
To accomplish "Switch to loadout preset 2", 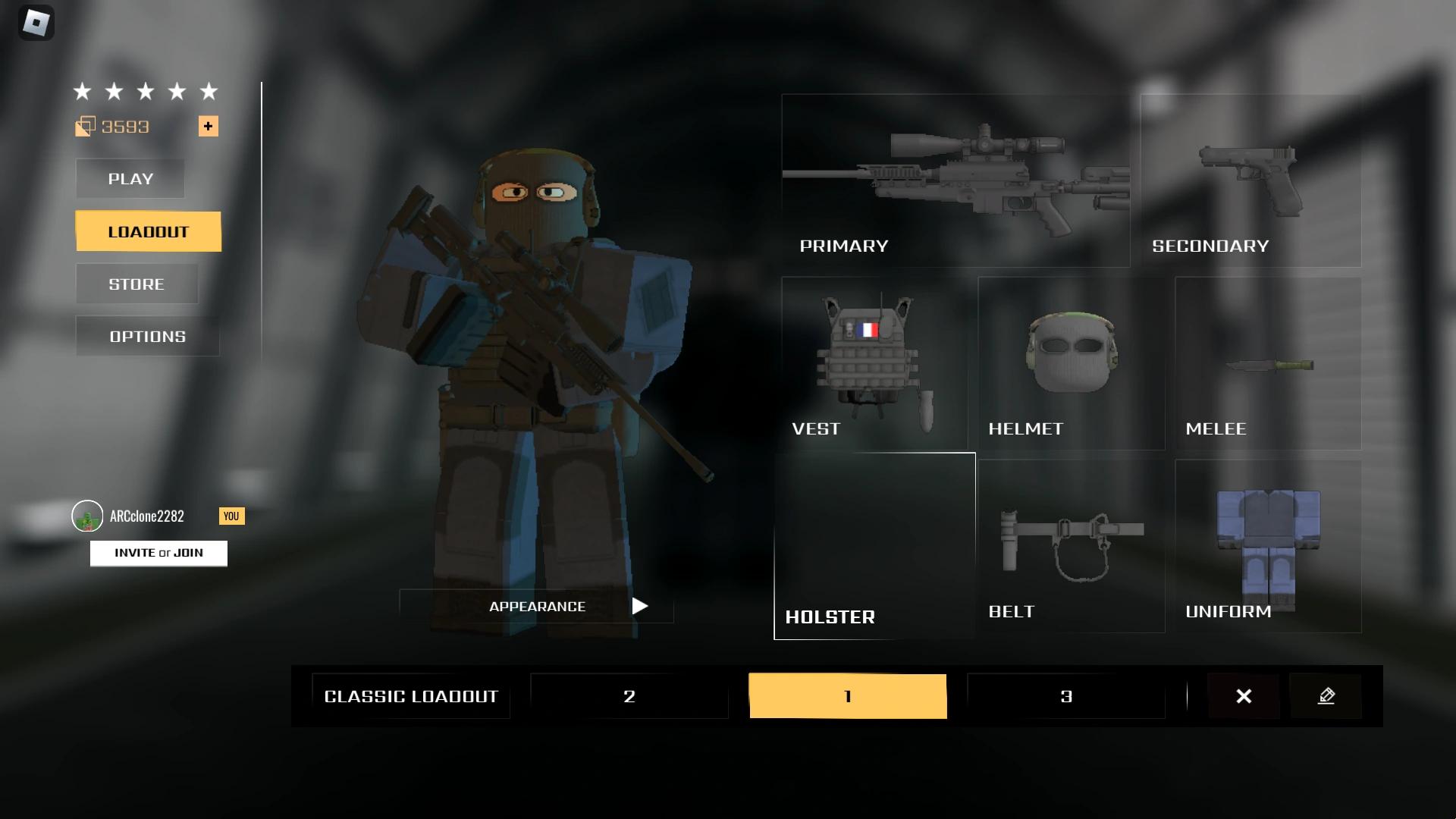I will [x=629, y=695].
